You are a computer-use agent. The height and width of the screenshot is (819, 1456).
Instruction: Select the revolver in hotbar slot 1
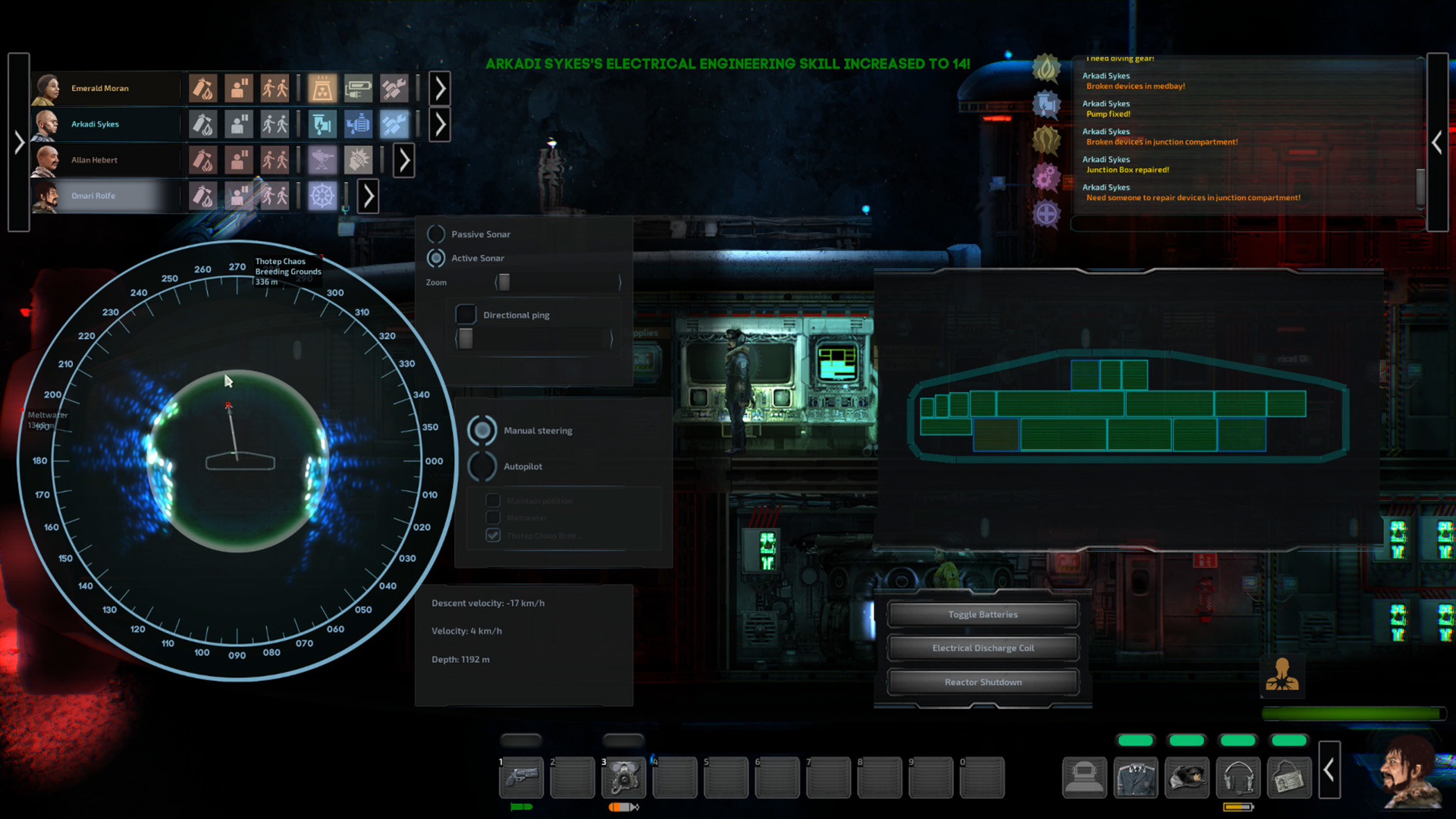point(522,777)
